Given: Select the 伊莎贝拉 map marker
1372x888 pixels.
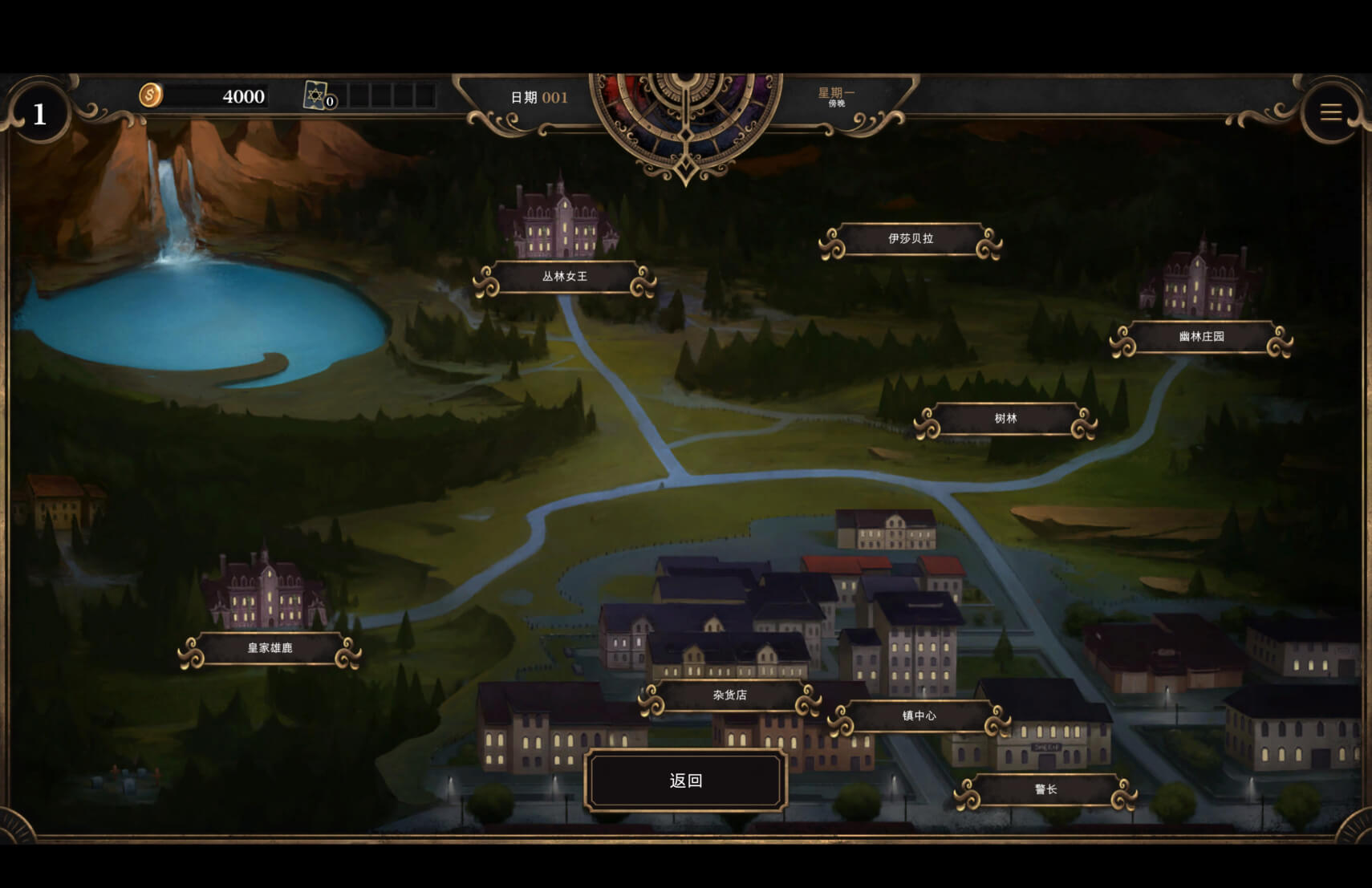Looking at the screenshot, I should click(x=911, y=239).
